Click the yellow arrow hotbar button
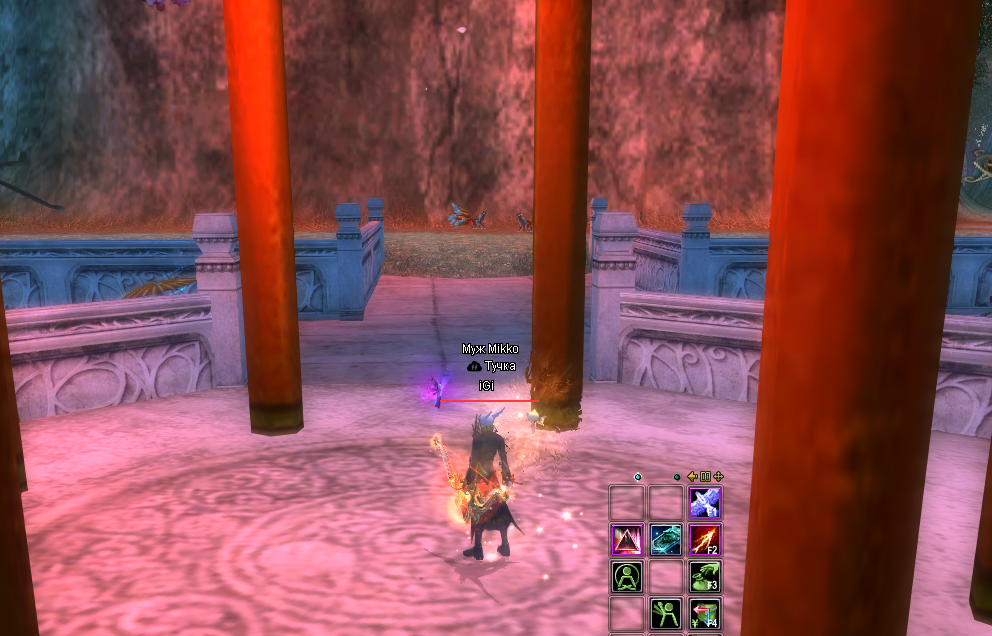992x636 pixels. click(x=692, y=477)
